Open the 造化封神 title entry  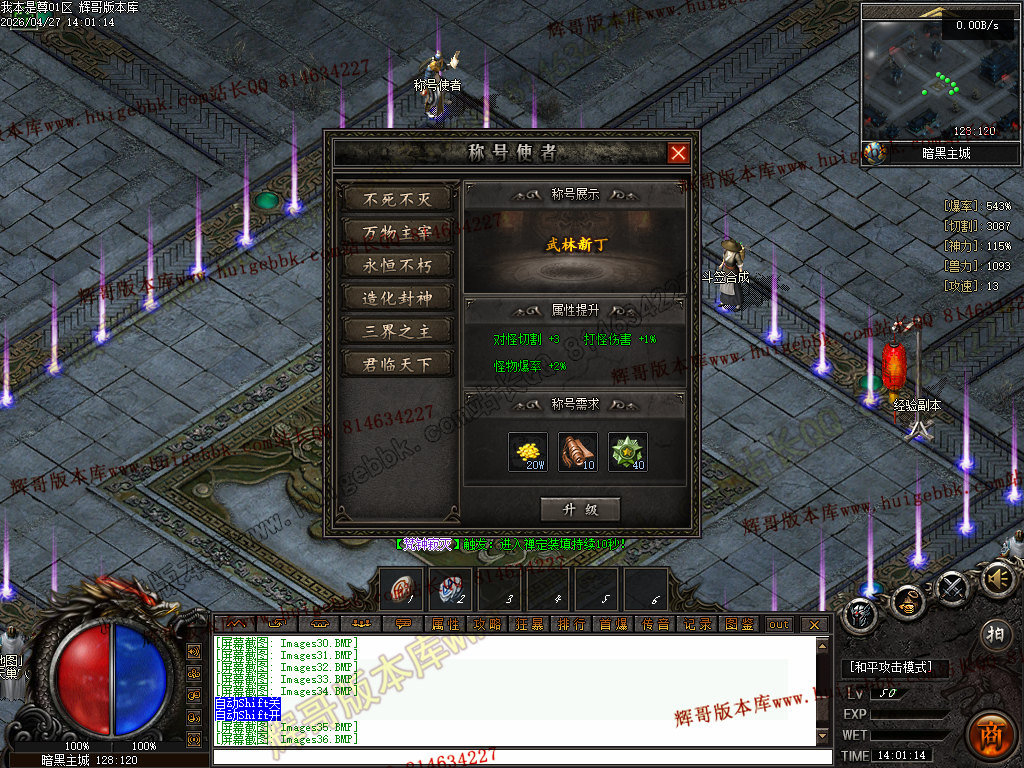click(397, 298)
